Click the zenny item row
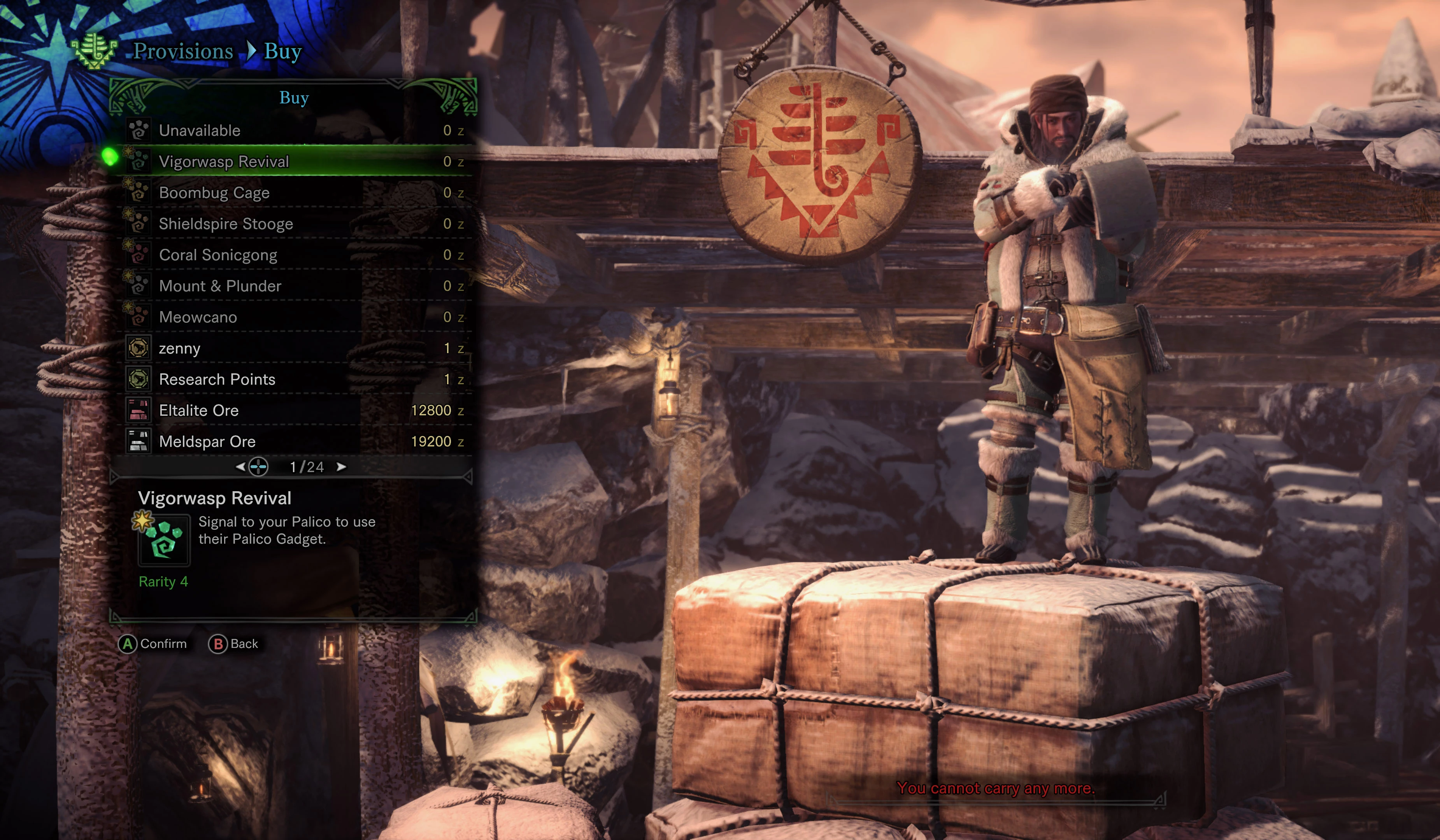 (x=294, y=348)
